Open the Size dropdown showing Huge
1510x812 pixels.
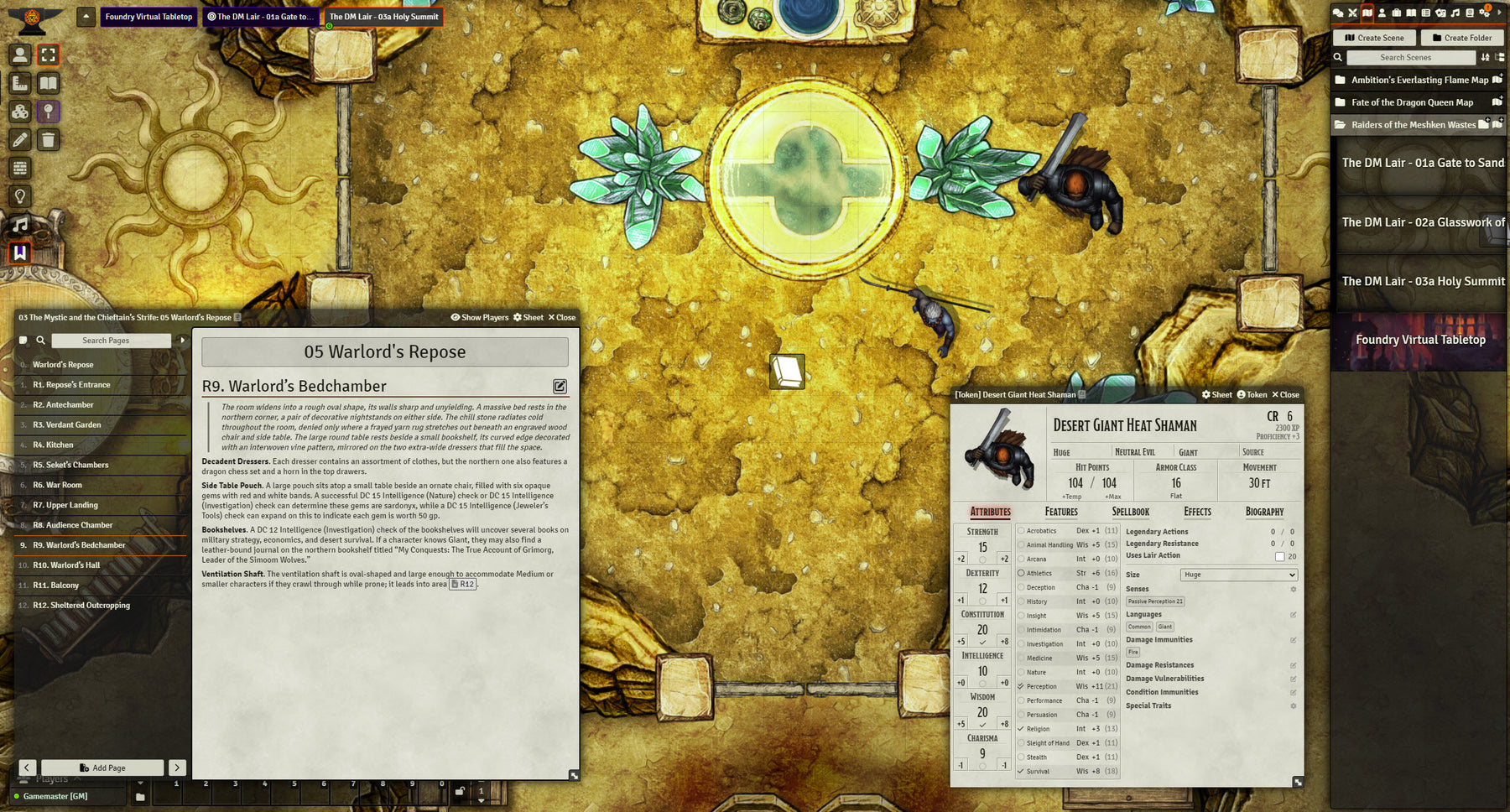[x=1238, y=575]
